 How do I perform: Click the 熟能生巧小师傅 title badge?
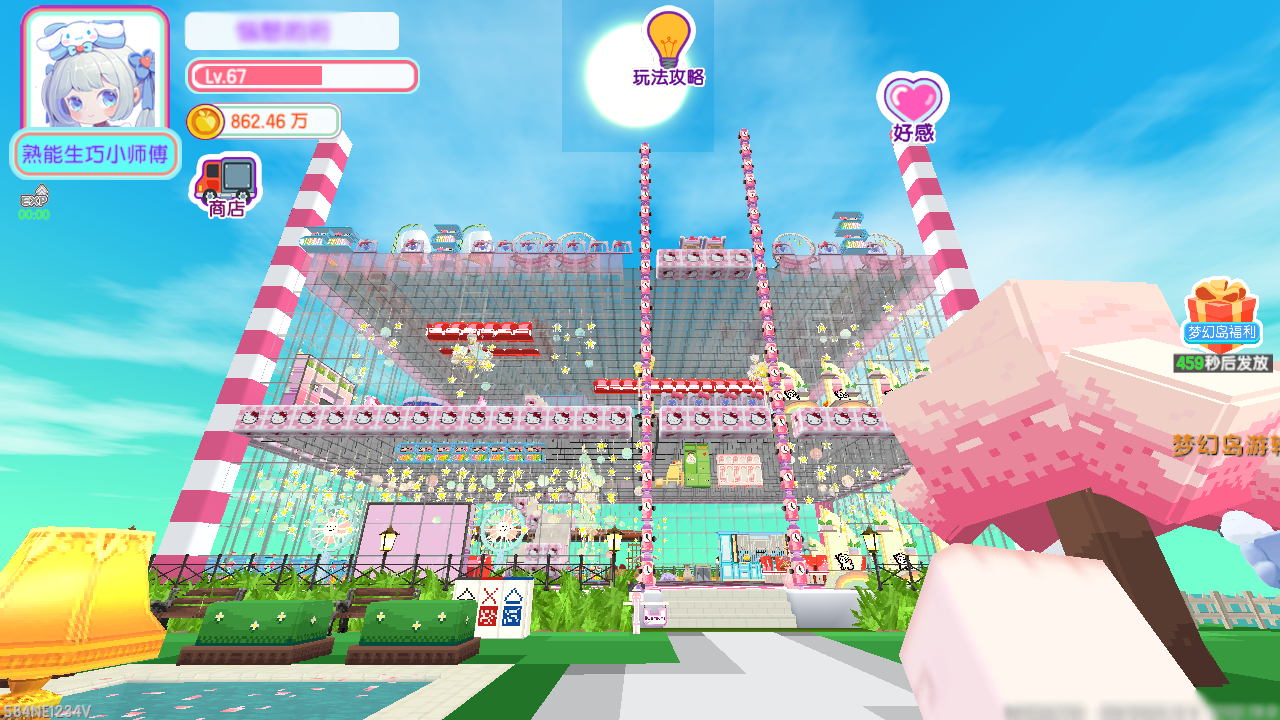95,155
